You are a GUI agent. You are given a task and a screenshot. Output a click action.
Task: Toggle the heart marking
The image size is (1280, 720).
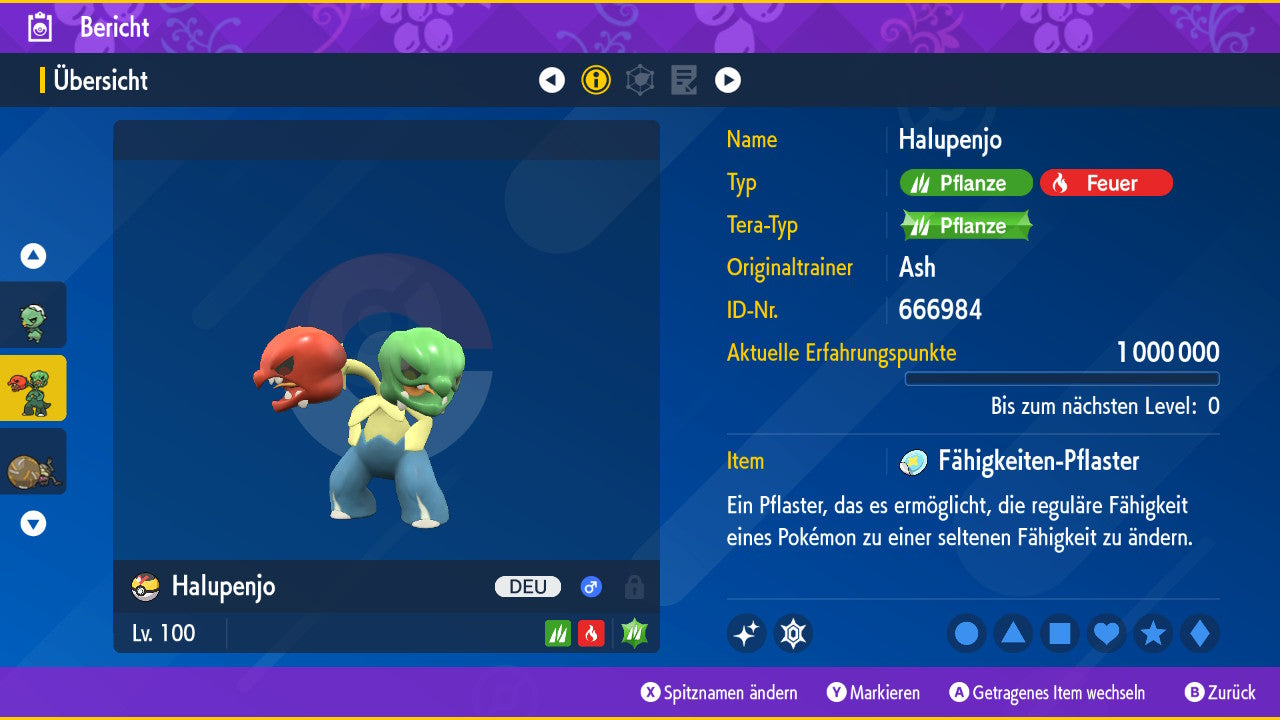1107,634
